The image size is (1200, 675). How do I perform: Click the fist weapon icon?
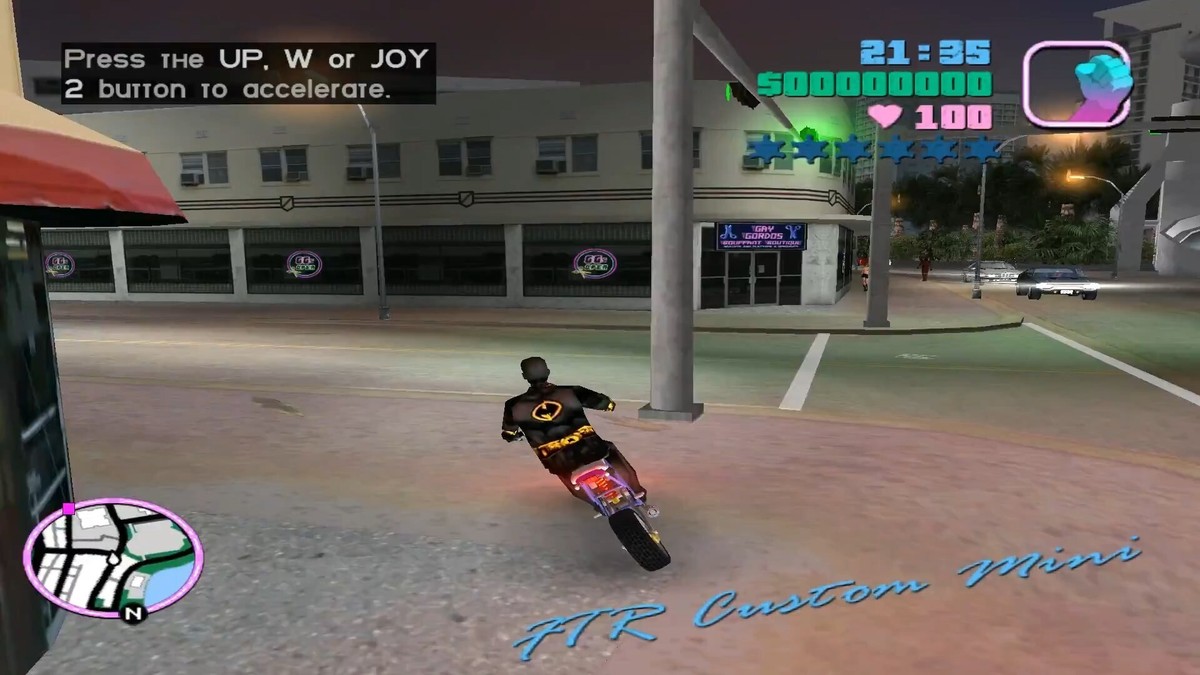1076,84
